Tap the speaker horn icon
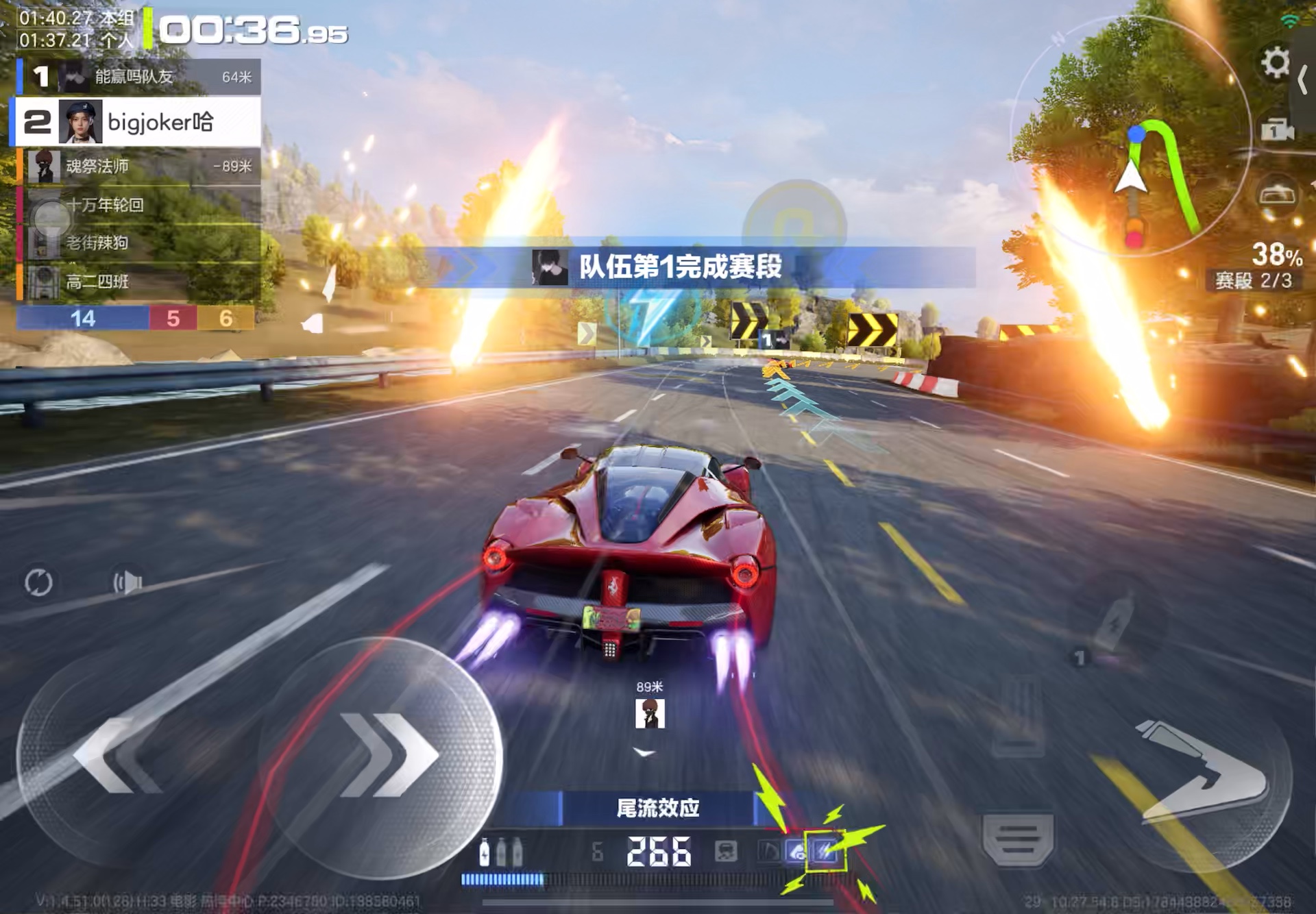Image resolution: width=1316 pixels, height=914 pixels. (128, 582)
